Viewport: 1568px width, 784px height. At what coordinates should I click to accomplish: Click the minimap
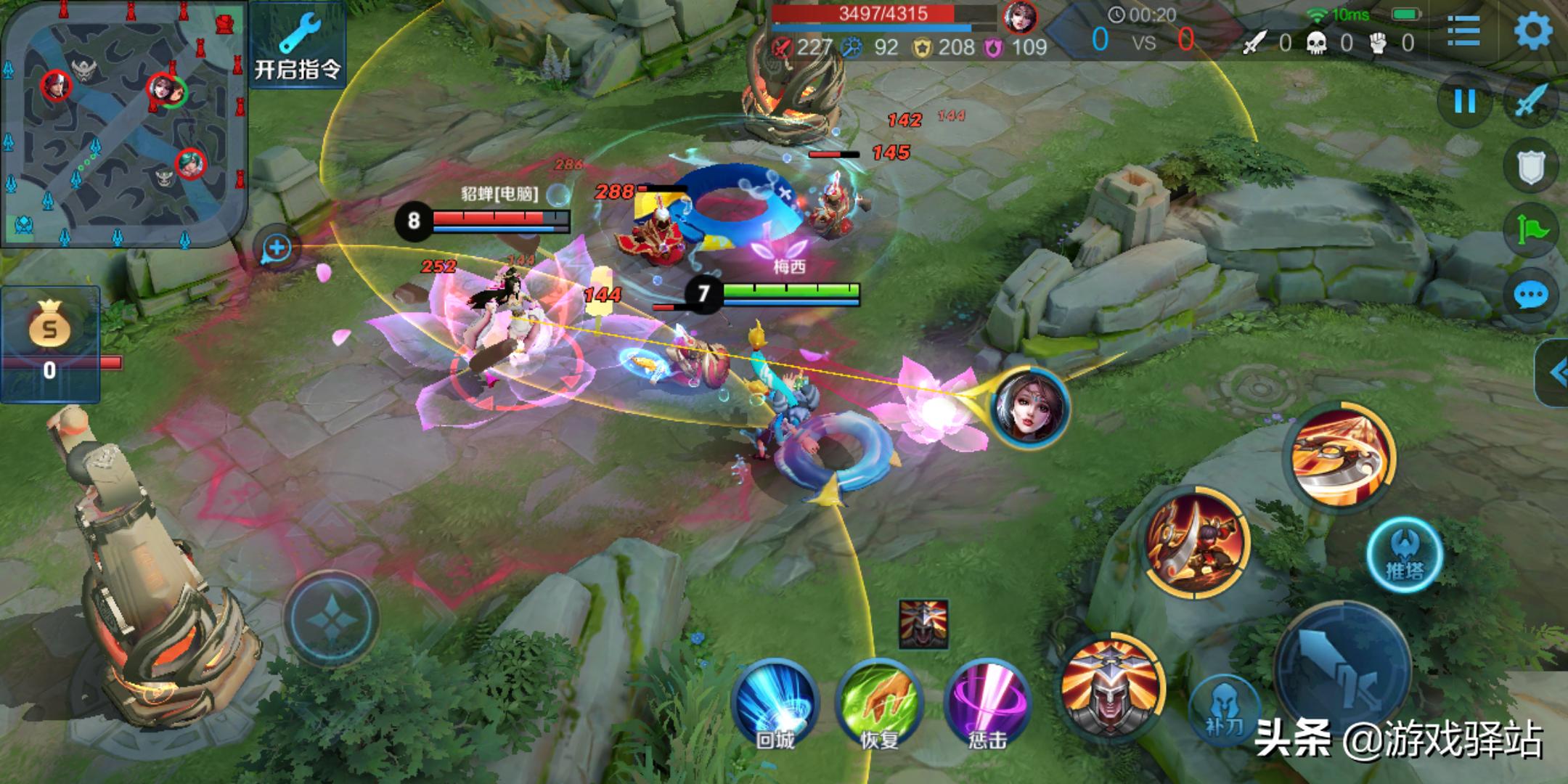[x=123, y=123]
